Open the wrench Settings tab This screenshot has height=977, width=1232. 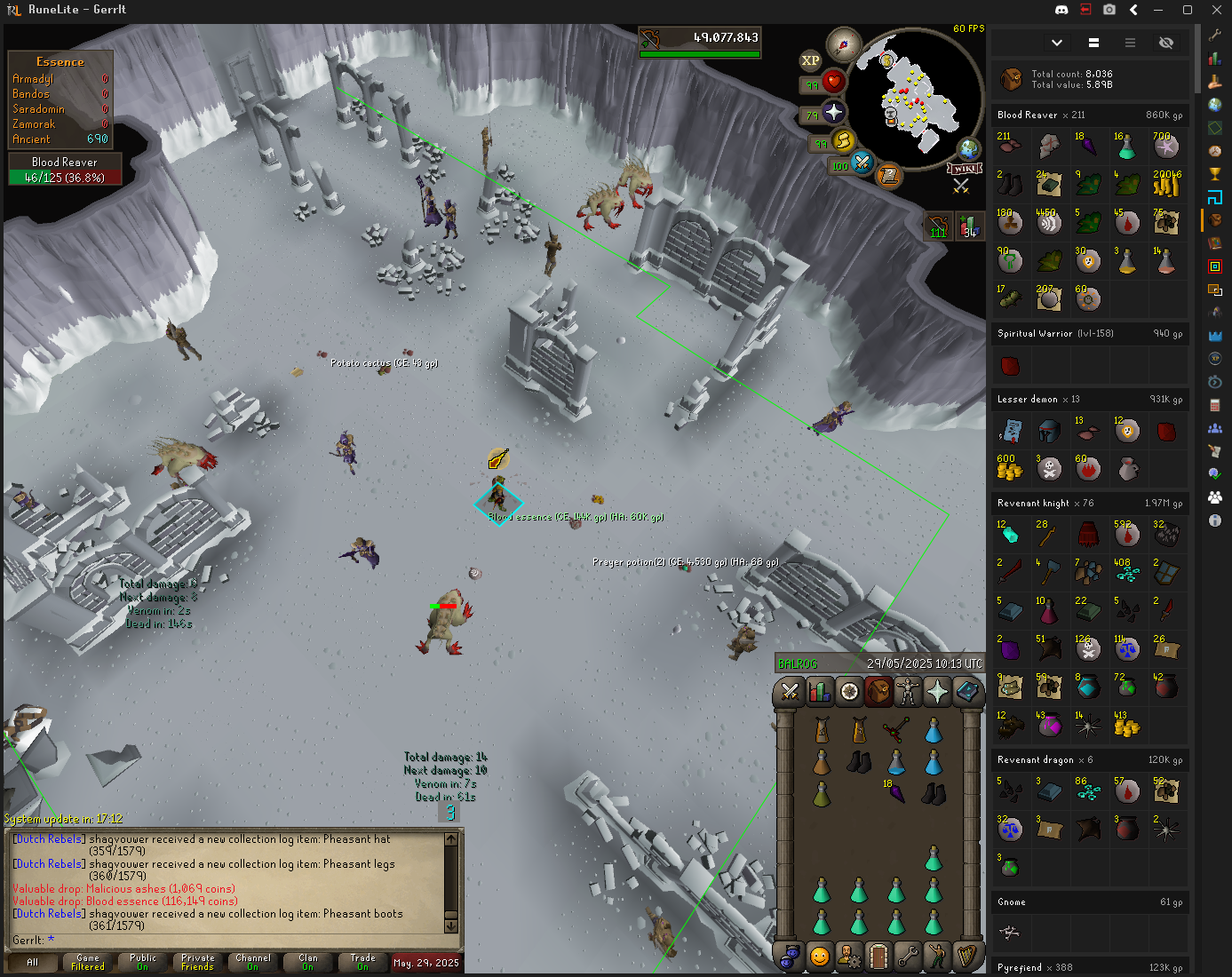[907, 957]
